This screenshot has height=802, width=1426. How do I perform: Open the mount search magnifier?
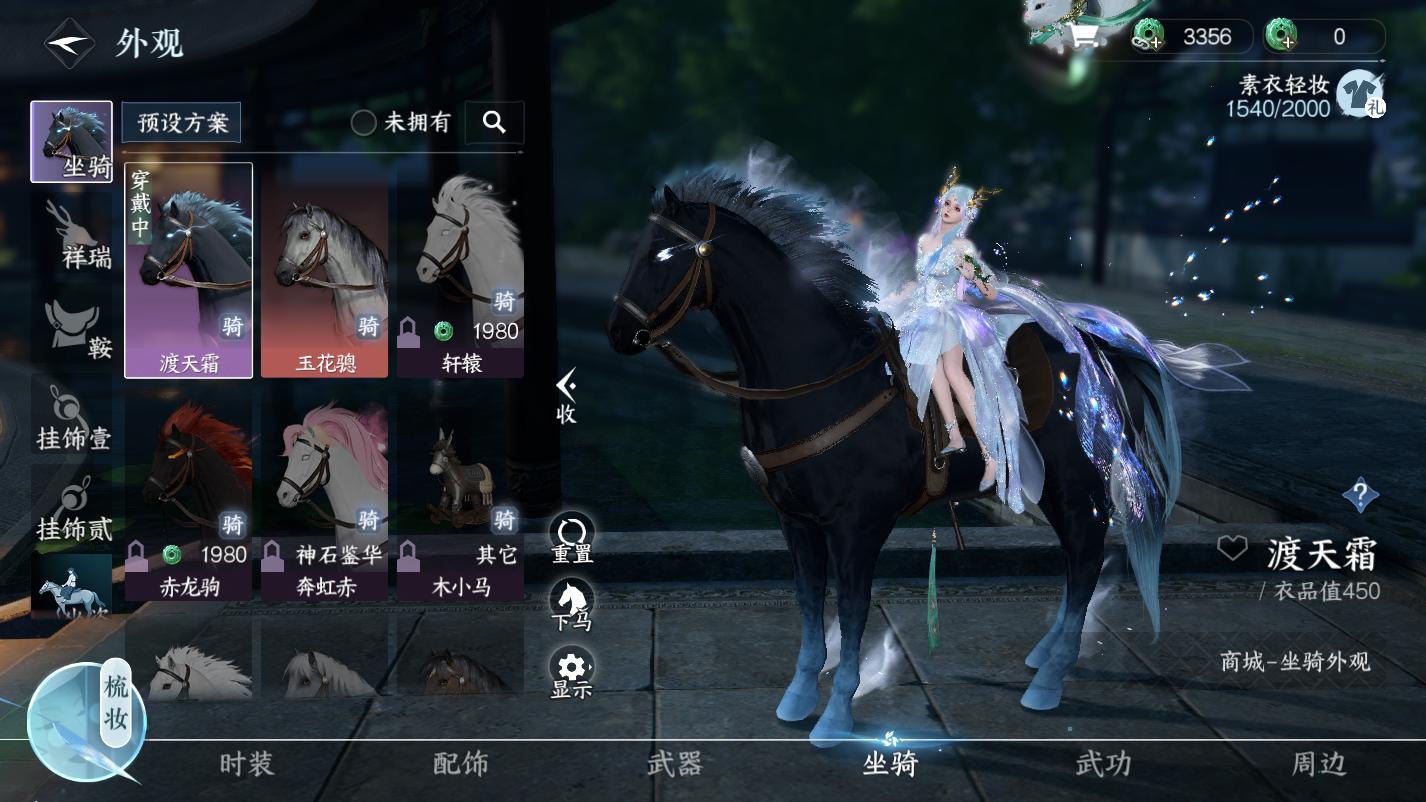tap(494, 122)
